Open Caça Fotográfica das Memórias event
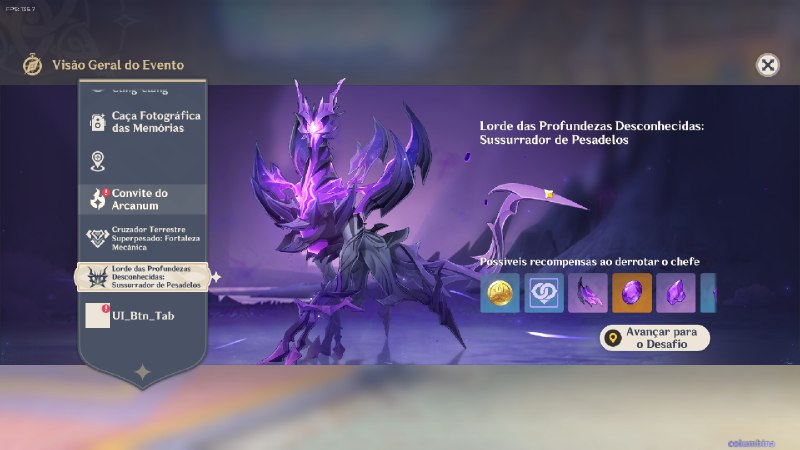 click(x=140, y=122)
